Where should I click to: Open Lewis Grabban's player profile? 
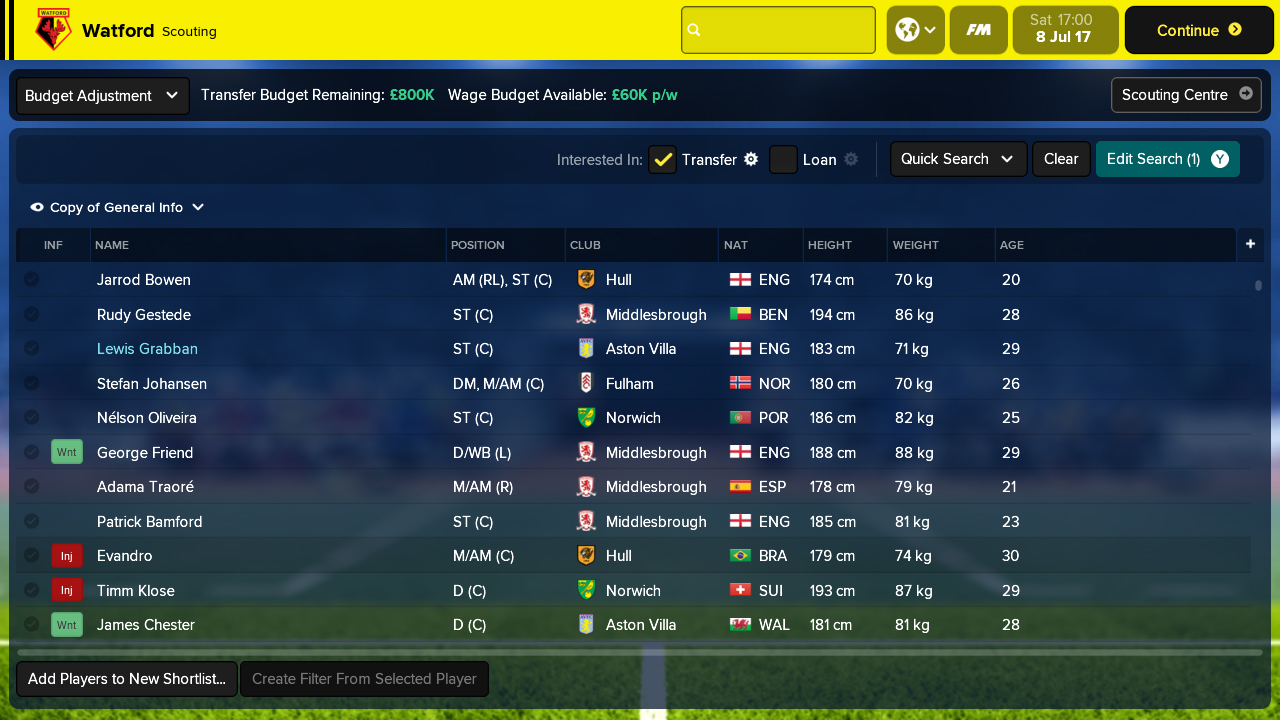tap(147, 348)
